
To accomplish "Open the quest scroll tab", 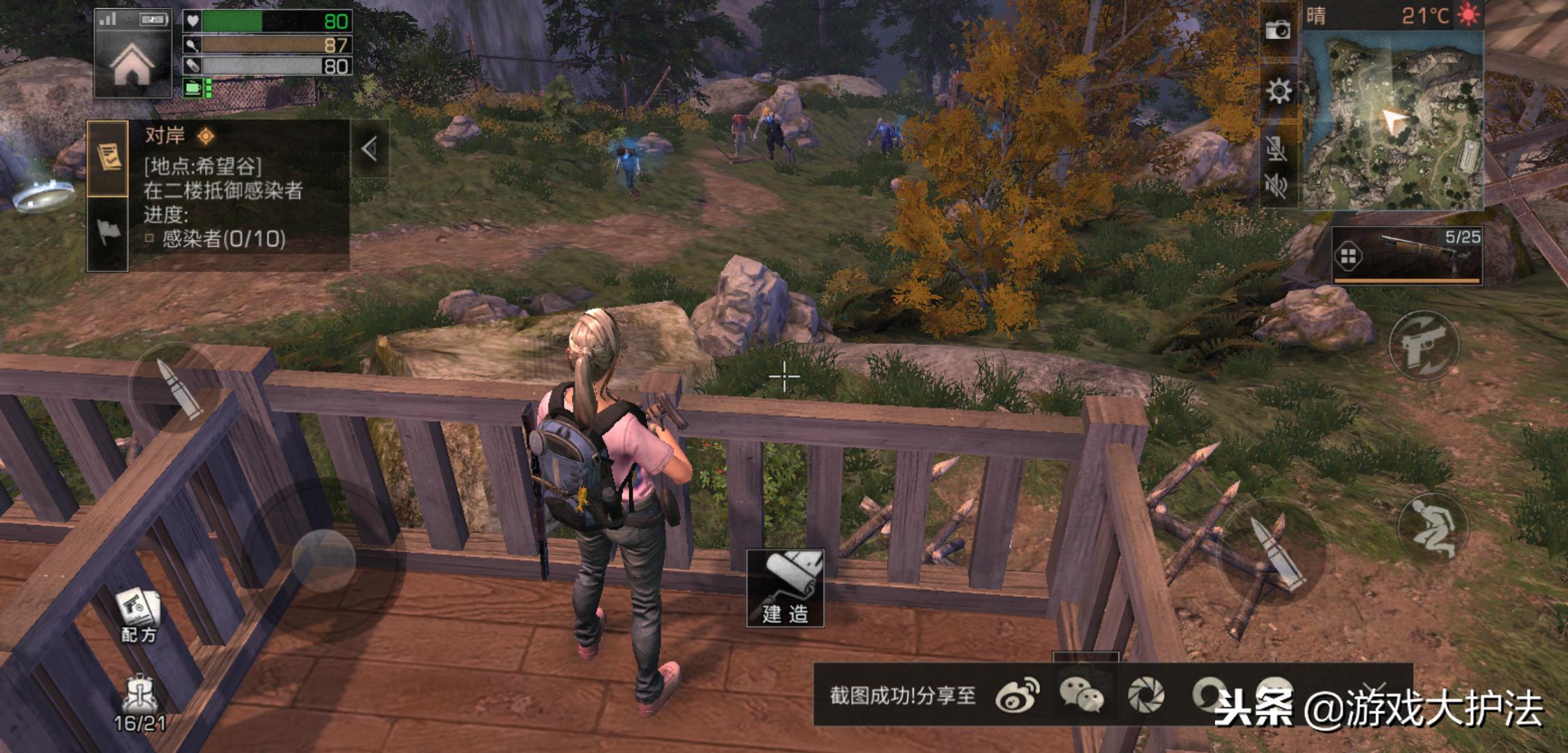I will coord(108,158).
